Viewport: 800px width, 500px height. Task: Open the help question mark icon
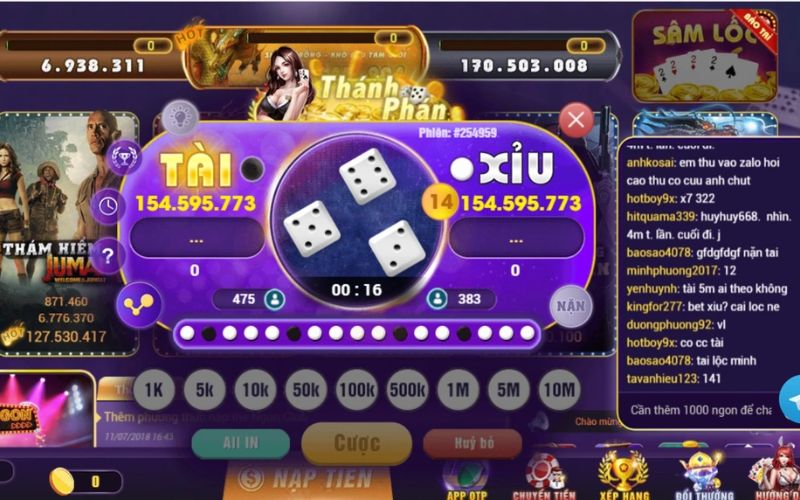[x=108, y=254]
